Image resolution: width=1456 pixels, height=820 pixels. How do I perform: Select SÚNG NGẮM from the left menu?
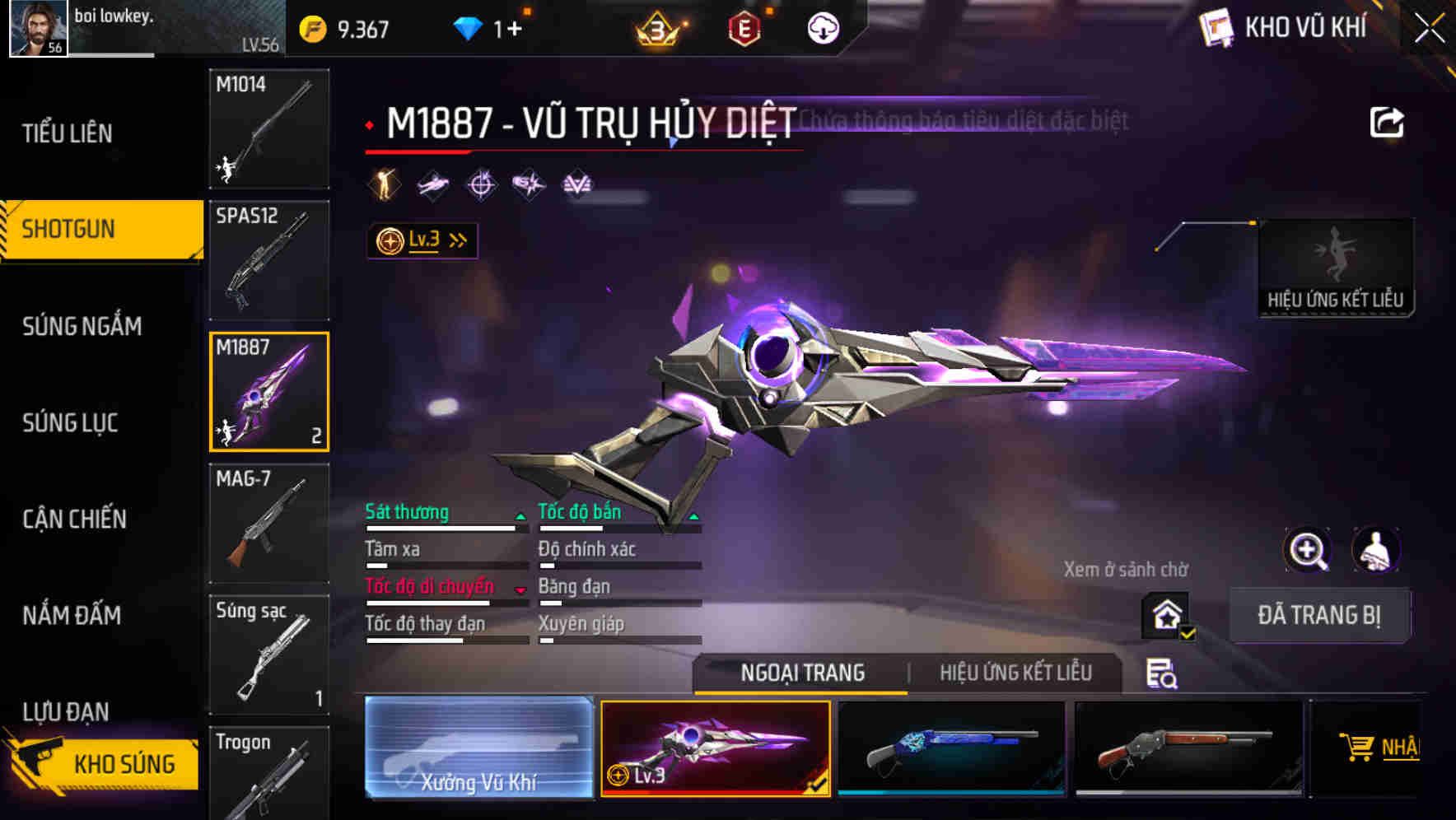pos(79,327)
